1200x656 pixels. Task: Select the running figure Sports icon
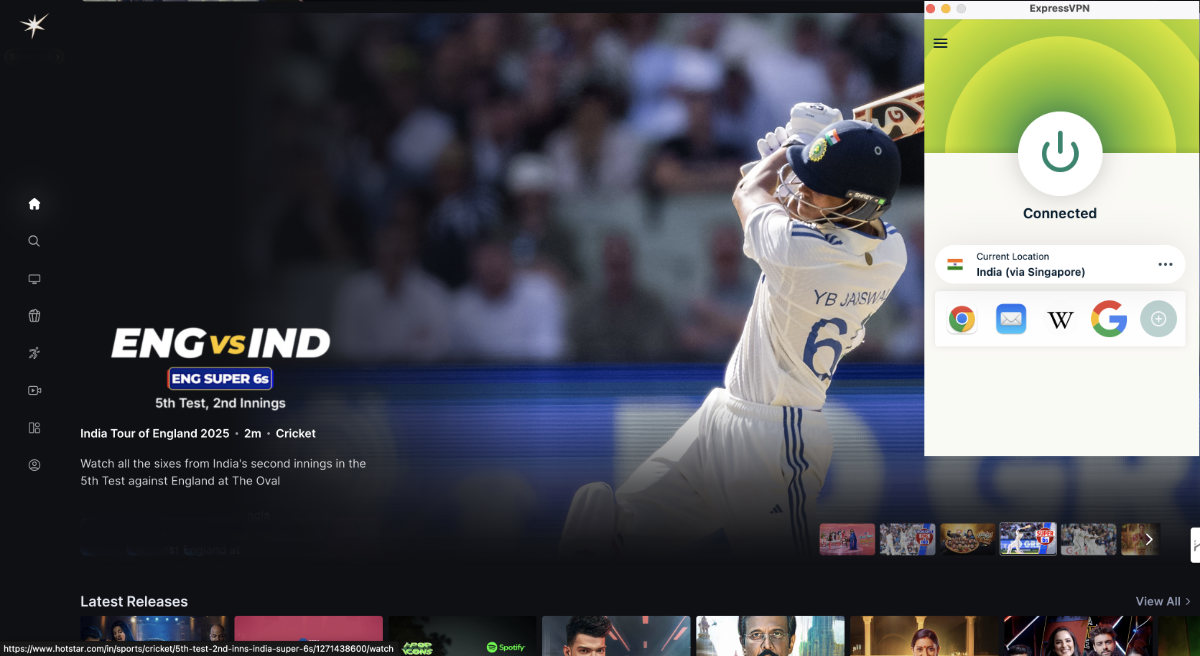tap(34, 353)
